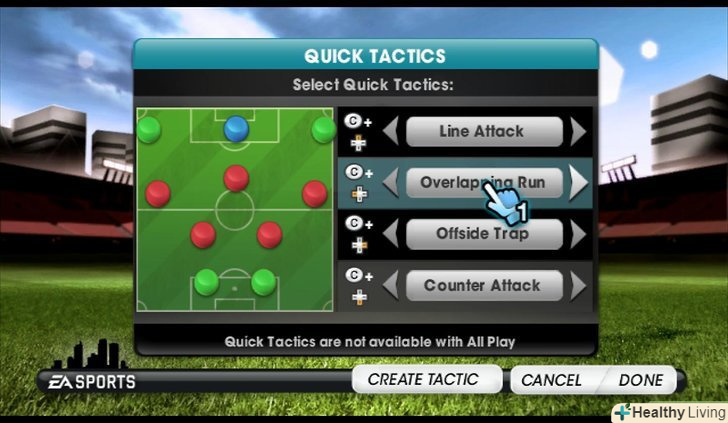Click left arrow beside Offside Trap

(x=392, y=234)
